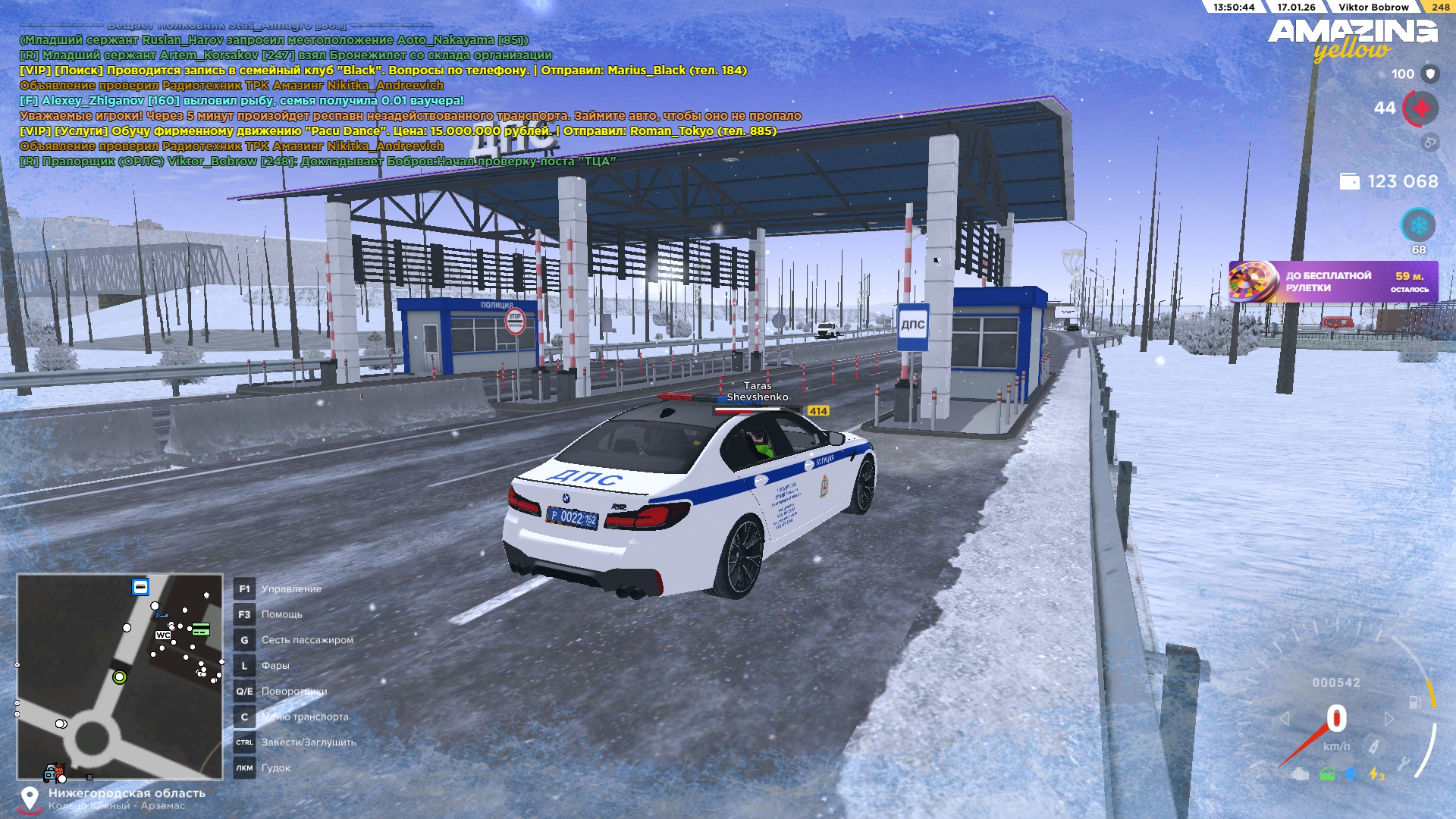Click the shield armor icon

point(1430,74)
